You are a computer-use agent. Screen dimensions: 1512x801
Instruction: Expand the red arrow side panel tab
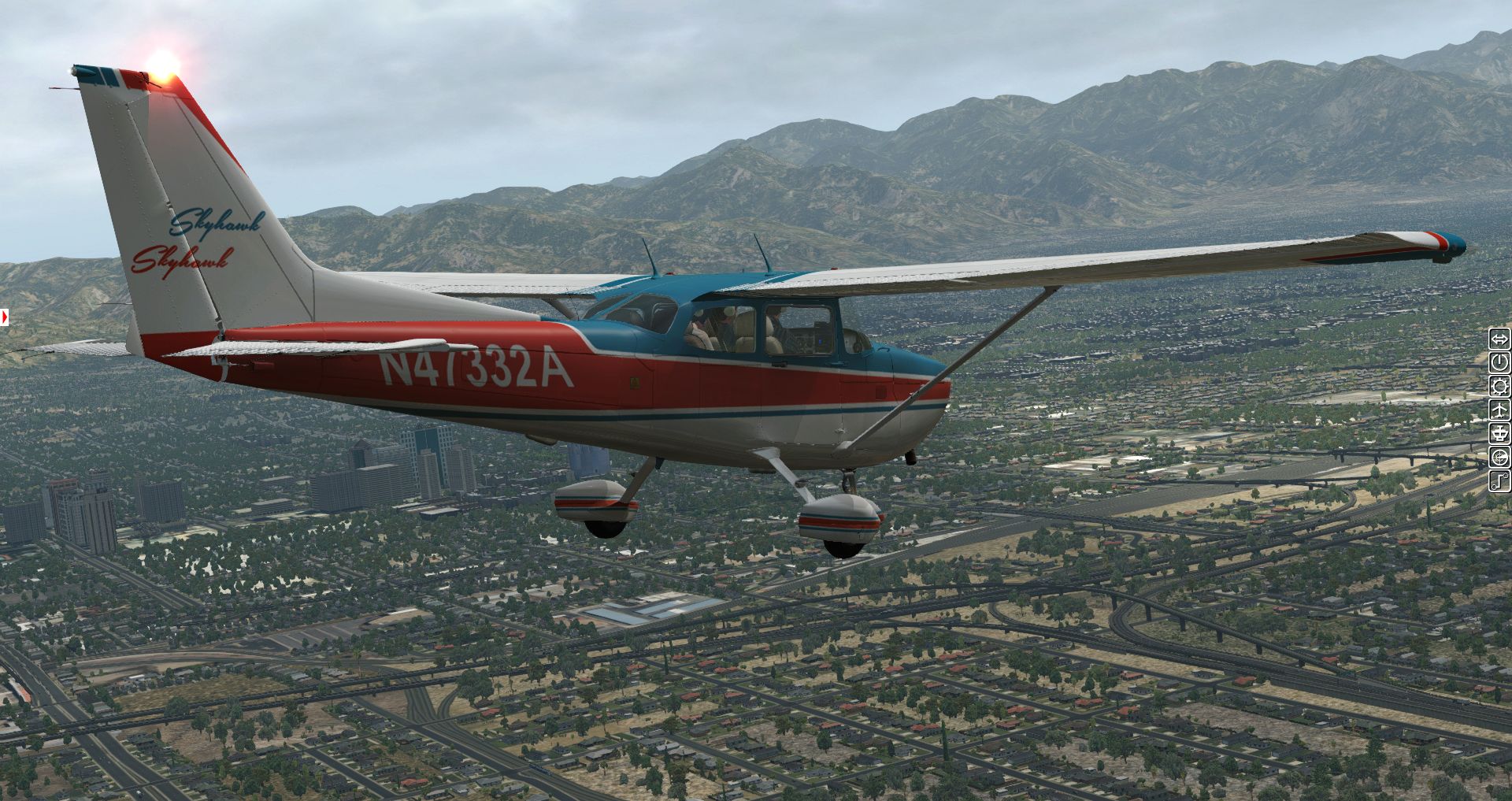click(x=4, y=317)
